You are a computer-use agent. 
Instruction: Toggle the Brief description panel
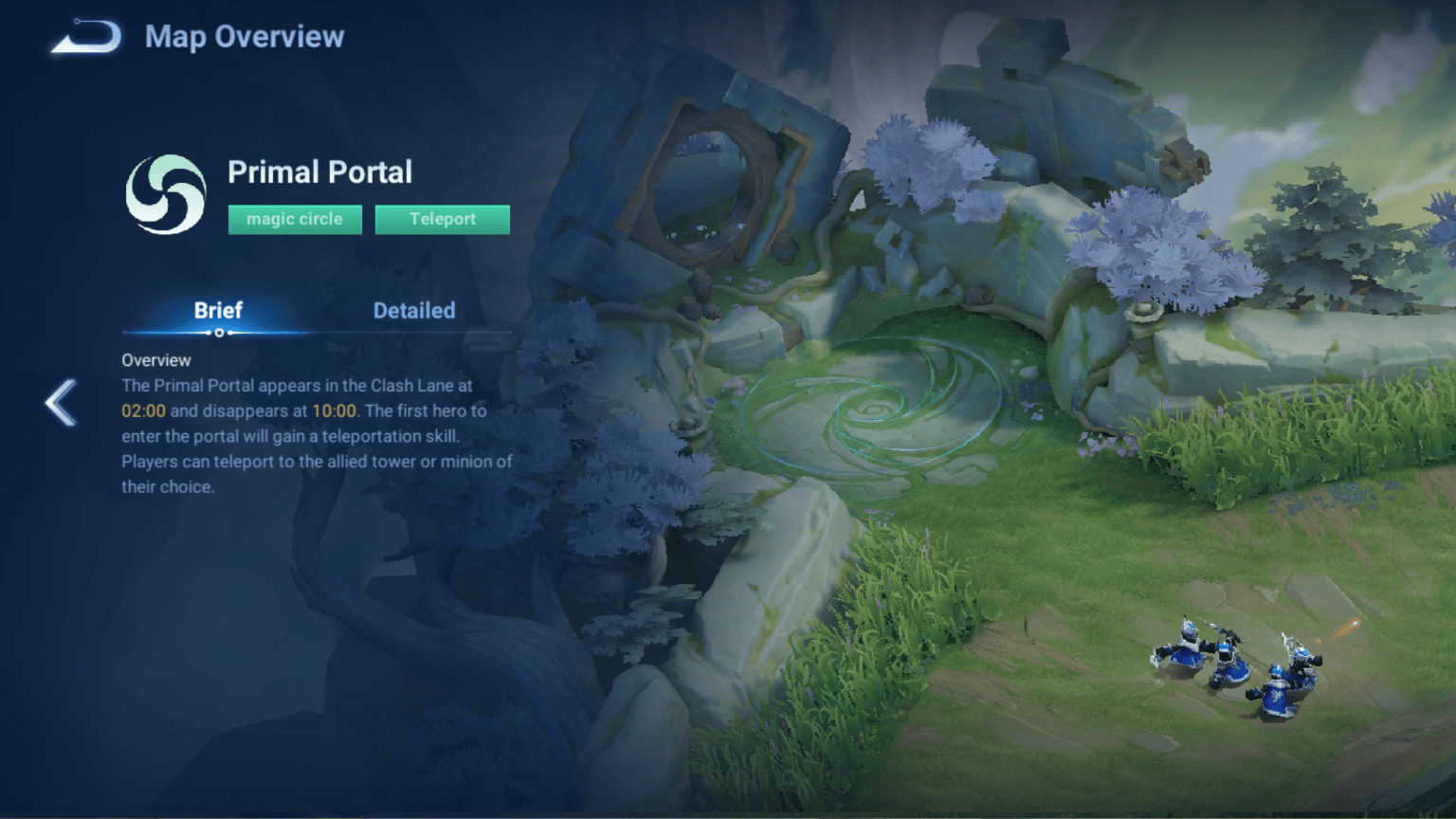click(217, 310)
